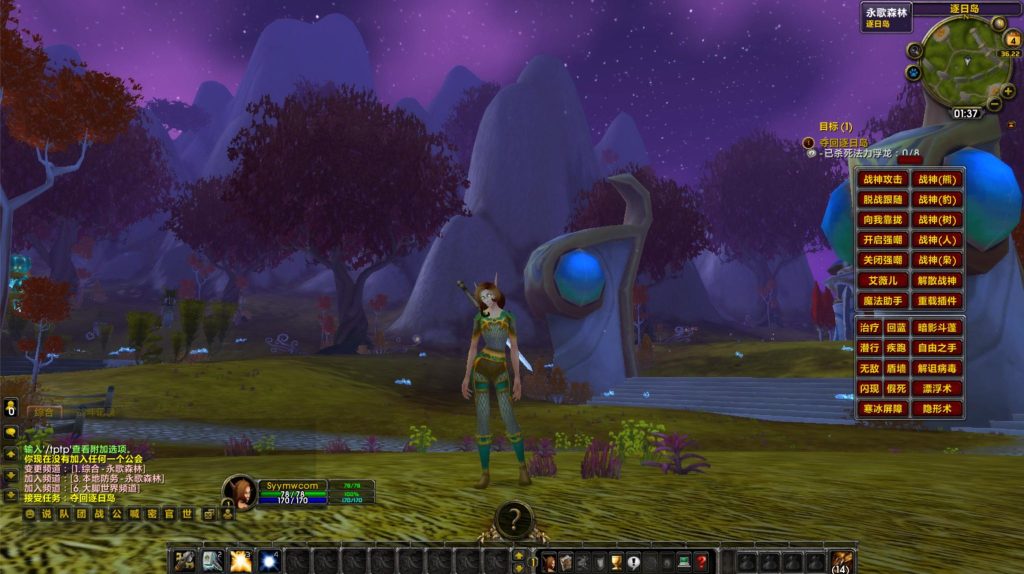Screen dimensions: 1024x574
Task: Choose the 说 say channel button
Action: pyautogui.click(x=46, y=514)
